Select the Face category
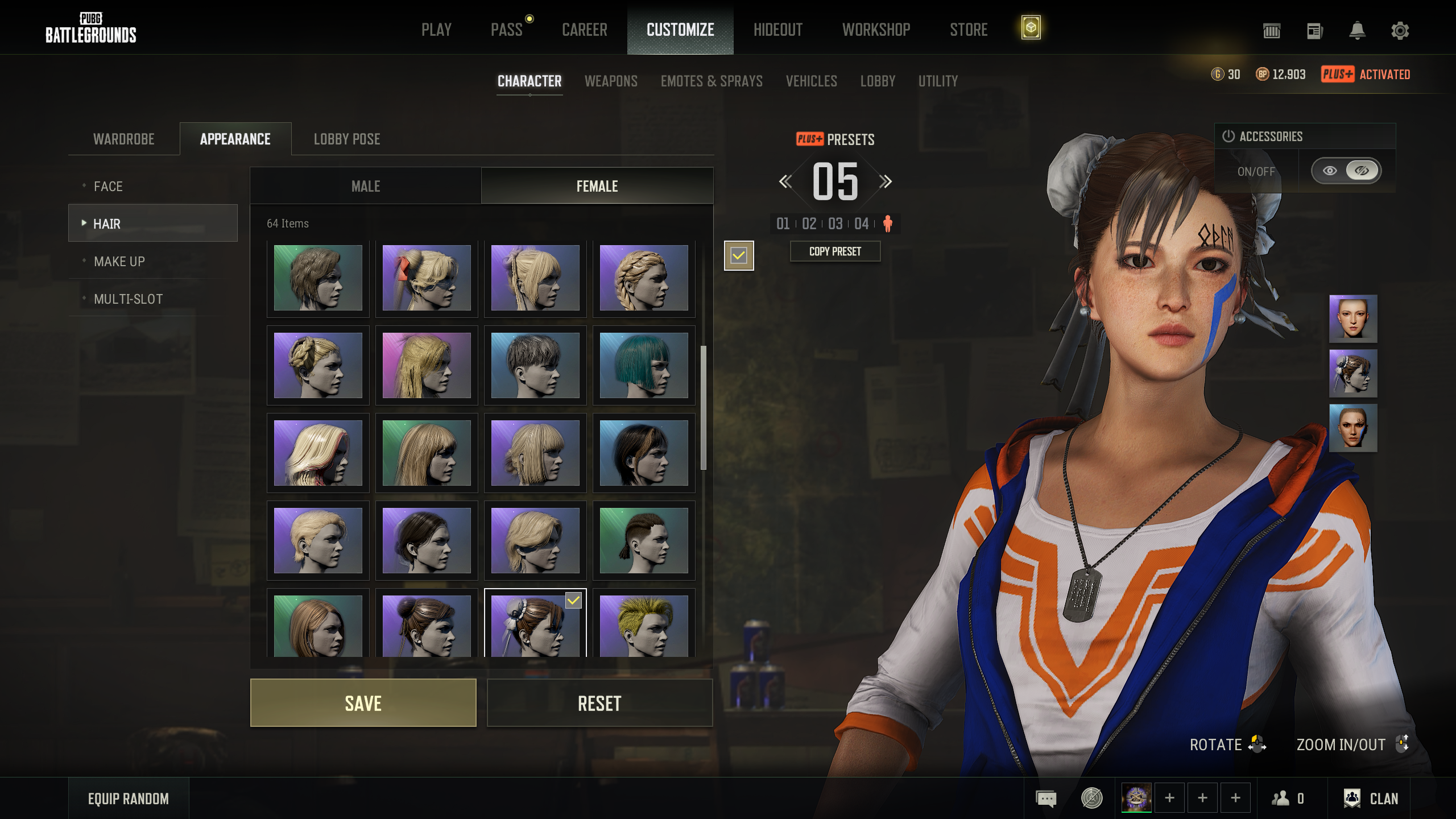The image size is (1456, 819). click(x=108, y=187)
